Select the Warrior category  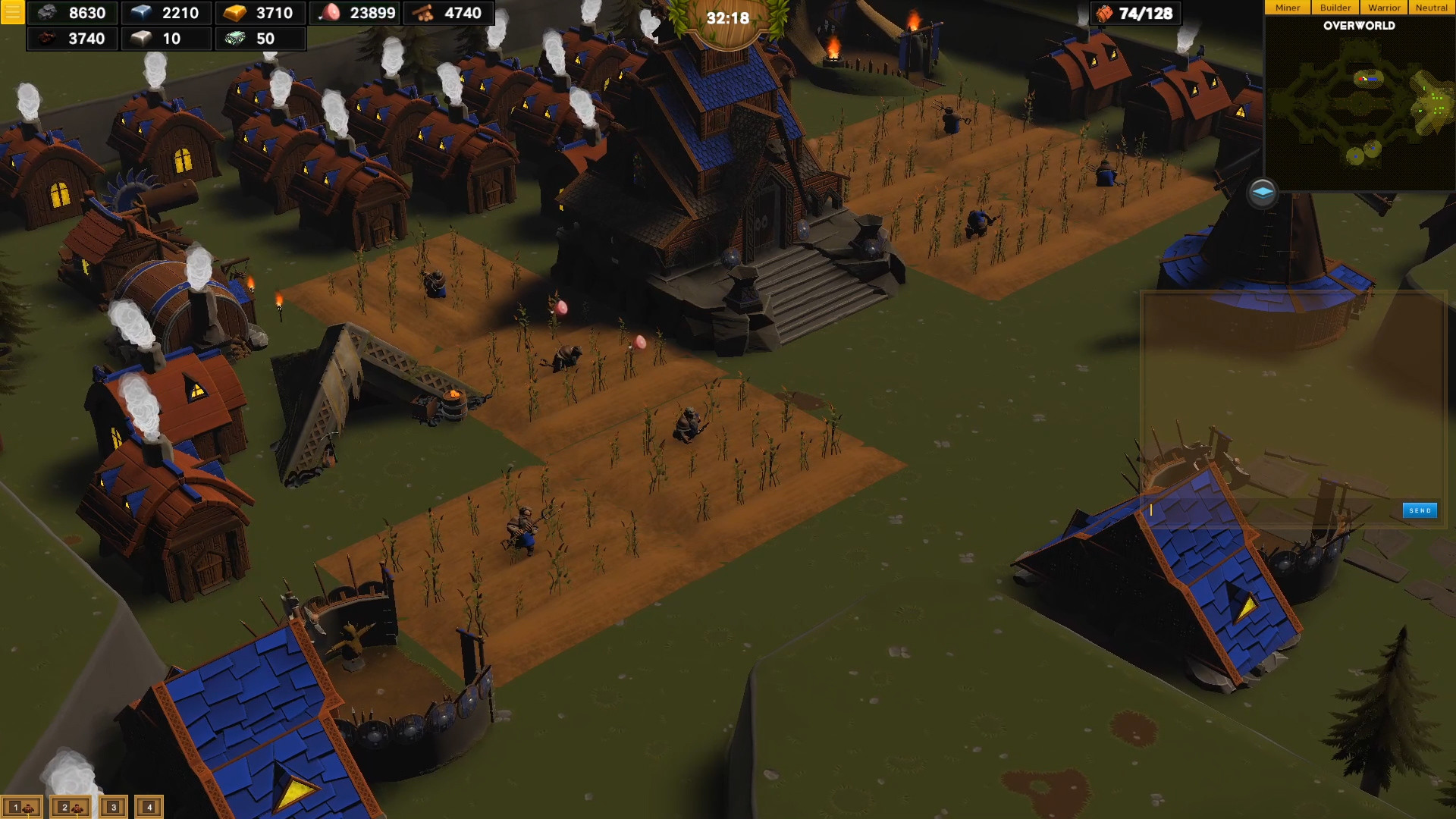[1384, 8]
